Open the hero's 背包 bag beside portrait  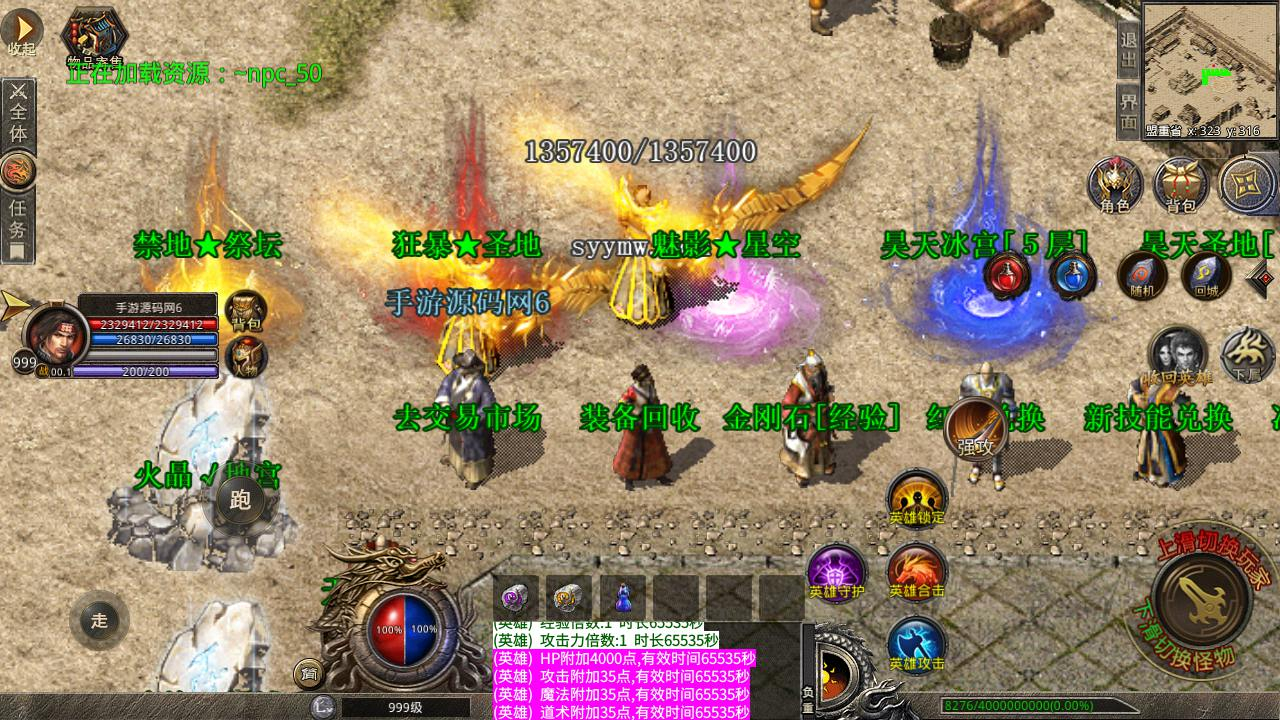[x=244, y=311]
